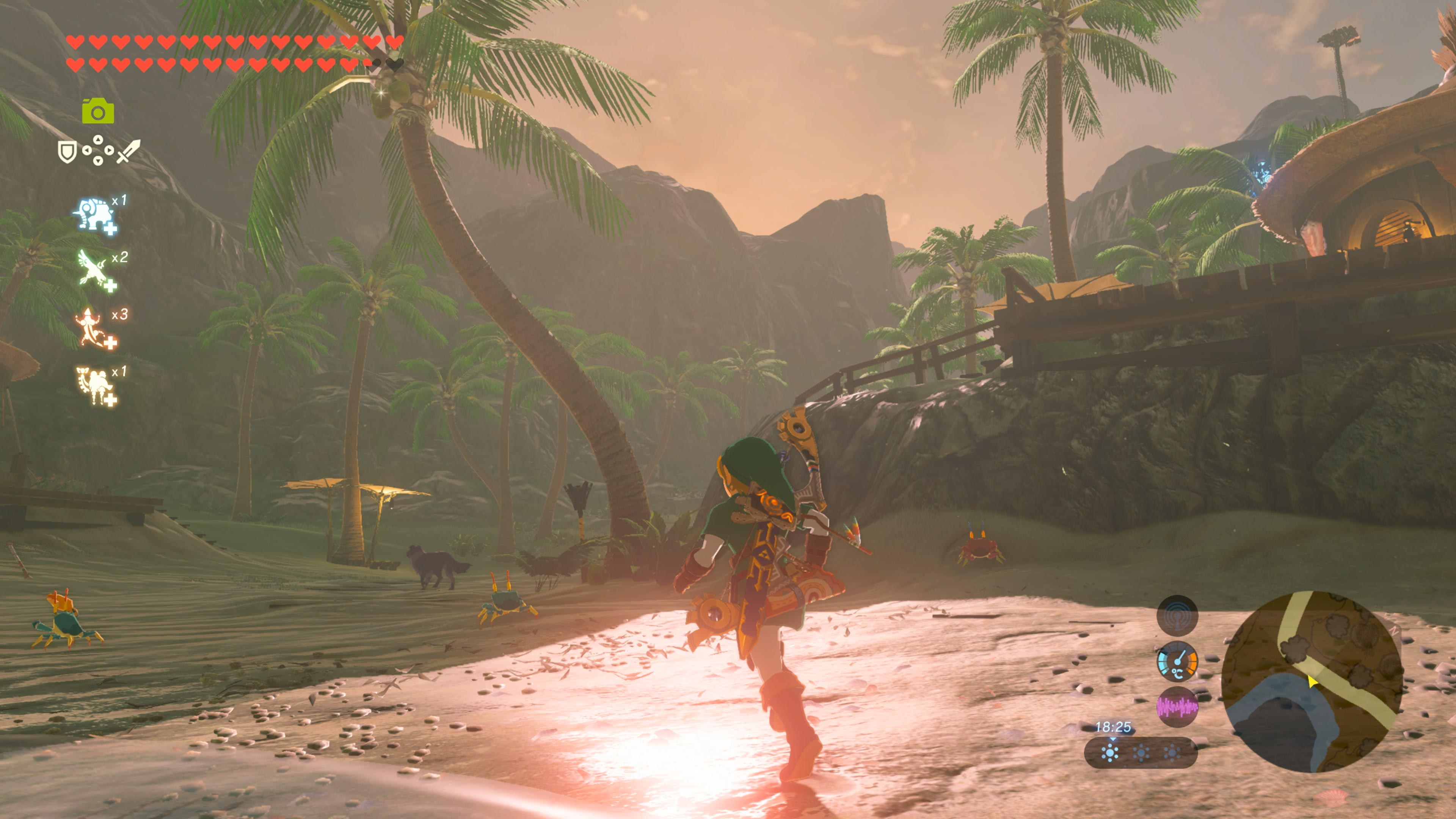Click the purple noise meter icon

(x=1177, y=706)
